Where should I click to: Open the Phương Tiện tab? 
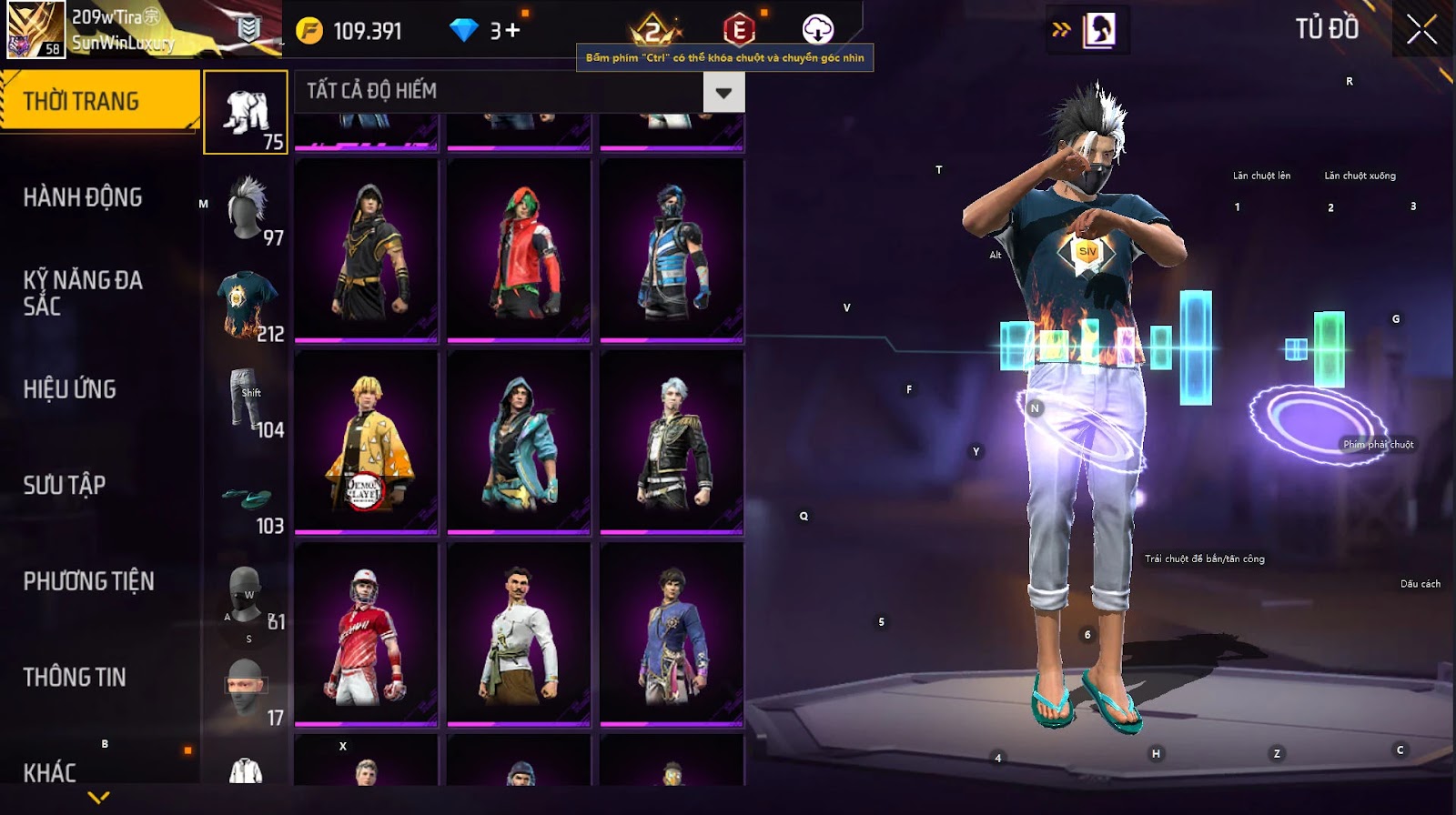88,581
